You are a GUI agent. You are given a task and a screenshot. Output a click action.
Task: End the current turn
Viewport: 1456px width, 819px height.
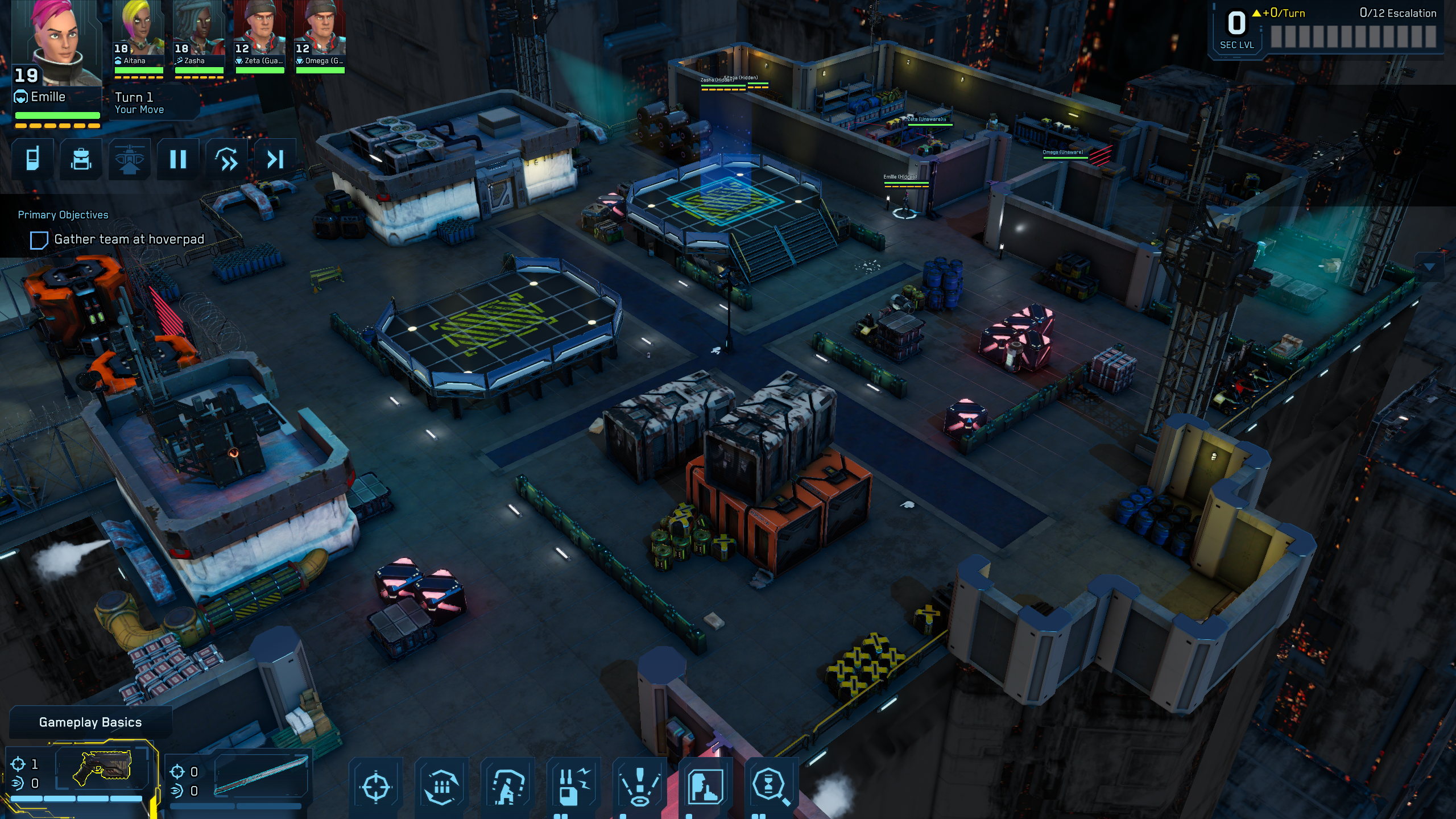coord(275,159)
